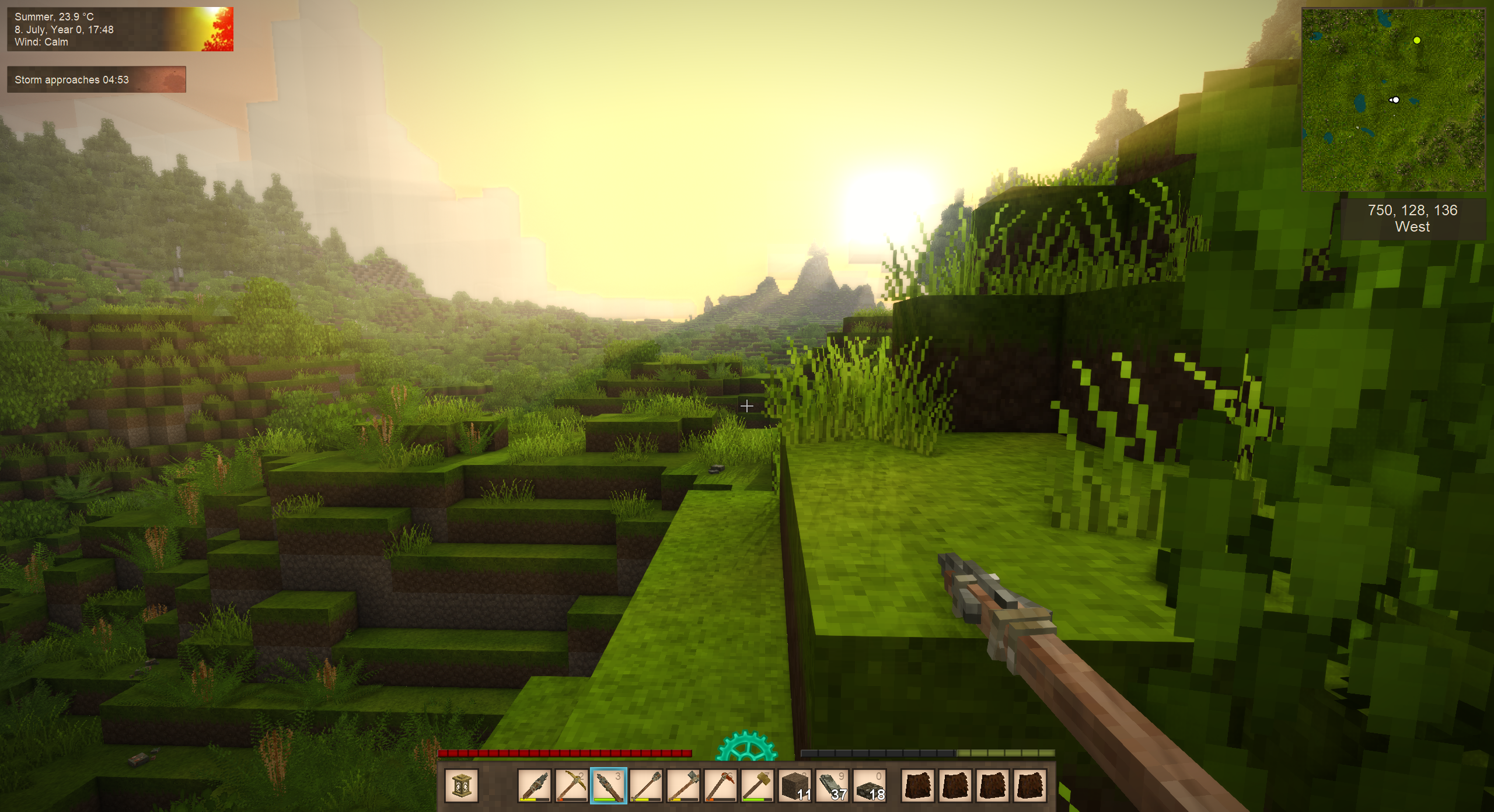Select the copper-headed hoe hotbar slot
The height and width of the screenshot is (812, 1494).
tap(721, 785)
